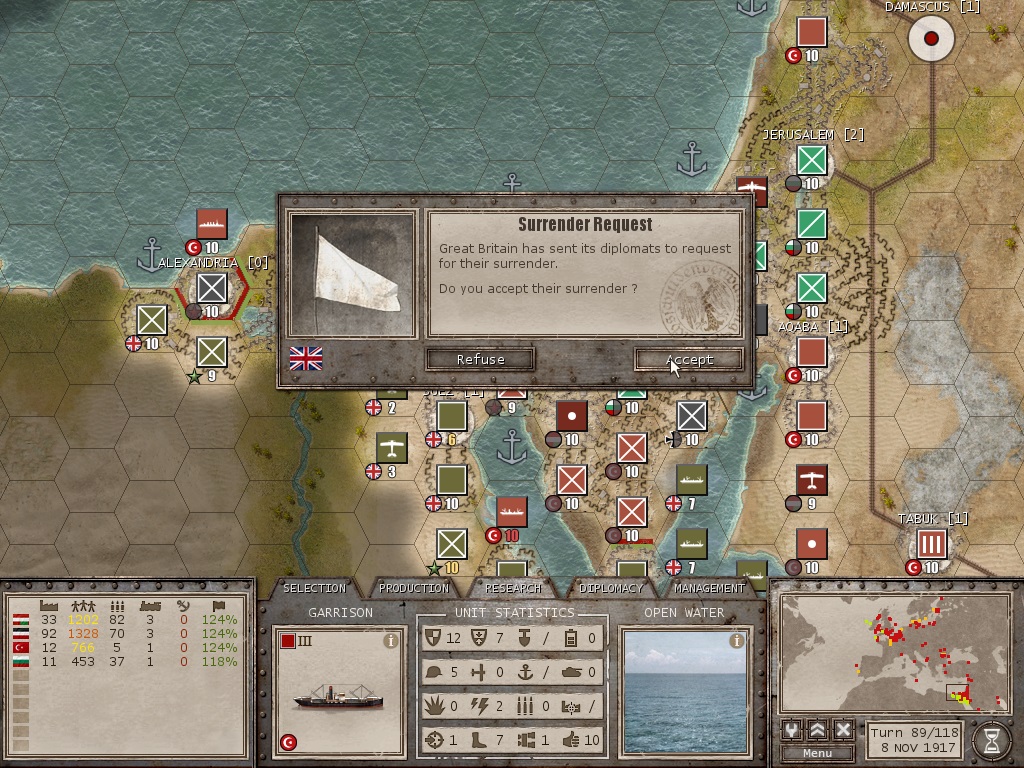1024x768 pixels.
Task: Refuse the surrender request
Action: click(x=480, y=359)
